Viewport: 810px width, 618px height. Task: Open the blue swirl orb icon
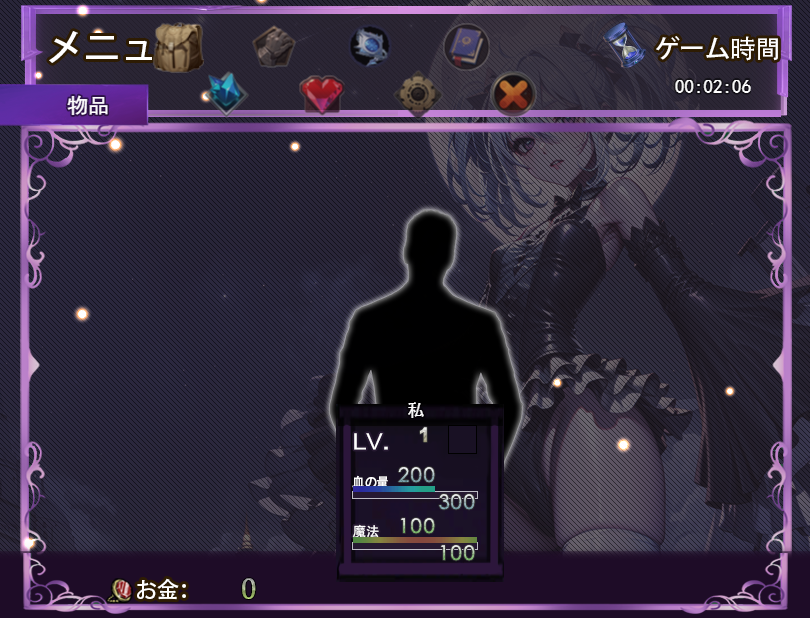click(369, 46)
